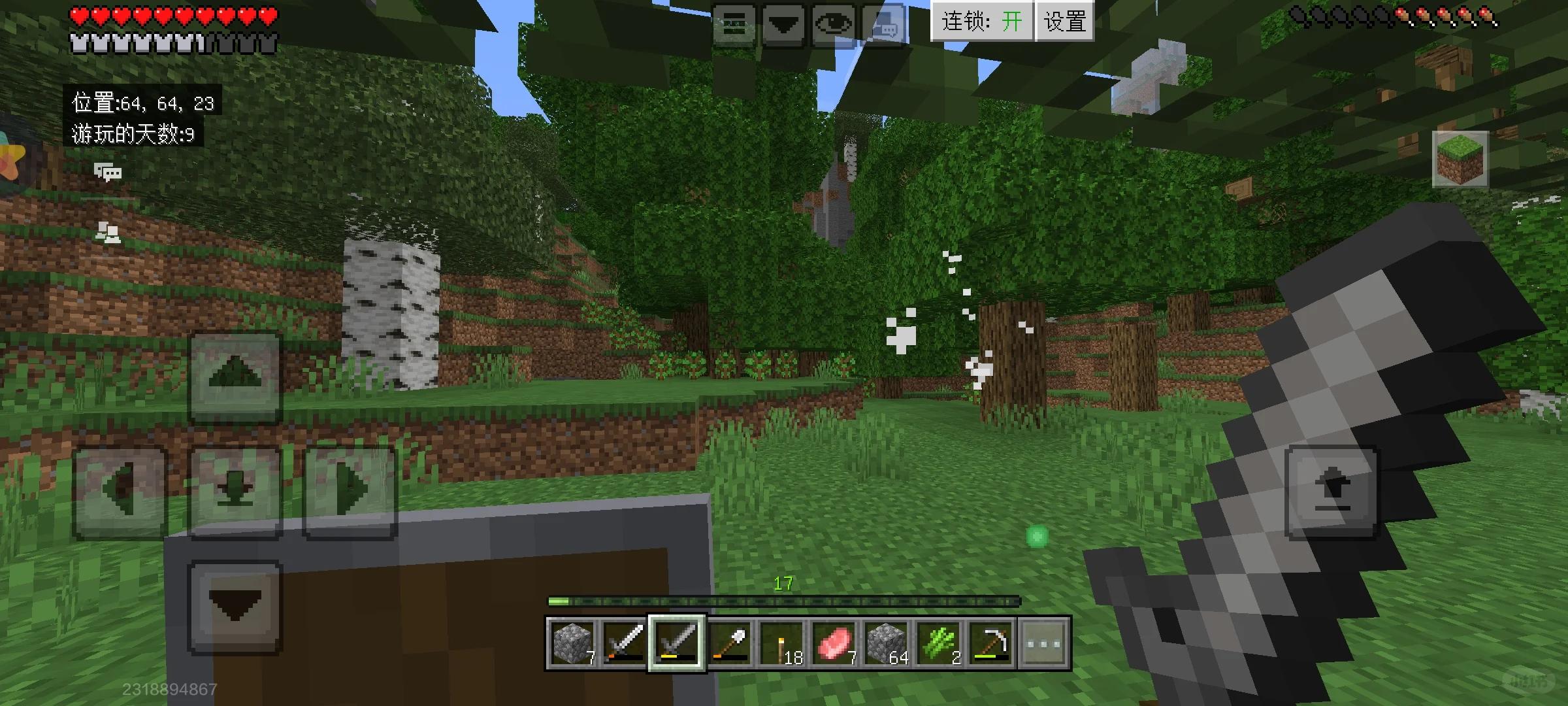Toggle the 连锁 chain-mining button
This screenshot has height=706, width=1568.
pyautogui.click(x=981, y=22)
